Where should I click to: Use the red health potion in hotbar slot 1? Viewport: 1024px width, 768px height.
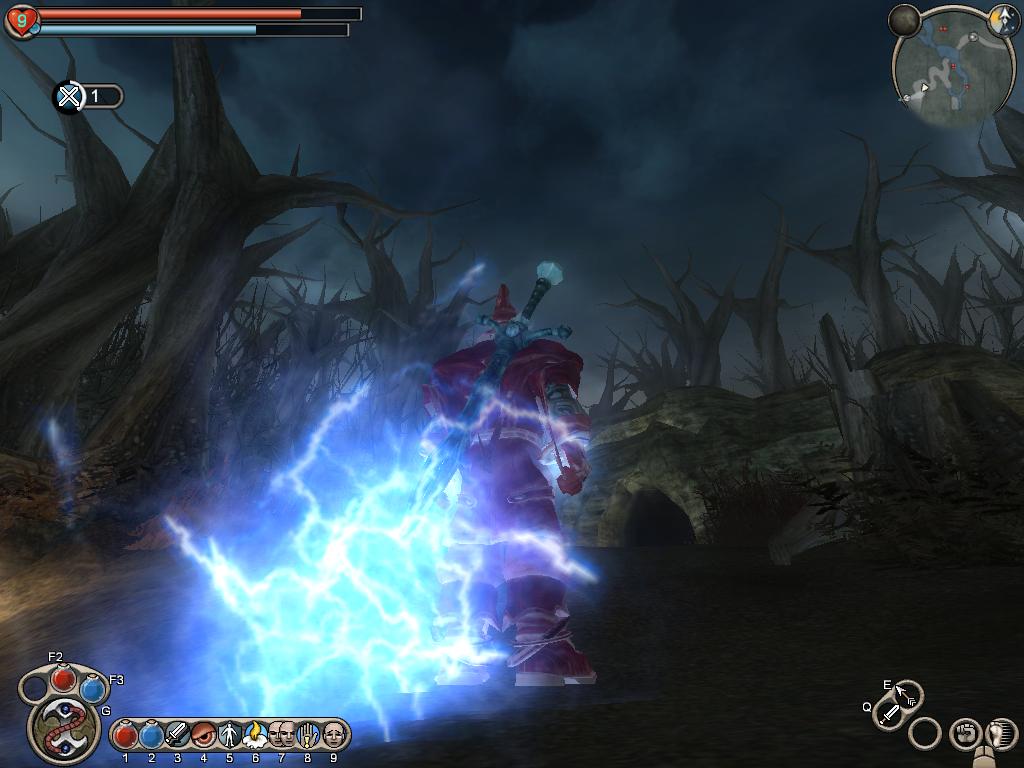click(125, 736)
